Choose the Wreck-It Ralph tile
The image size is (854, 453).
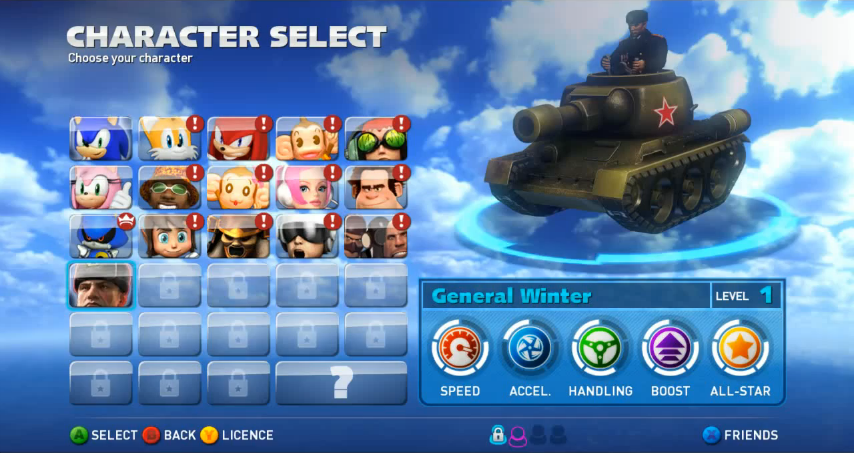click(376, 187)
